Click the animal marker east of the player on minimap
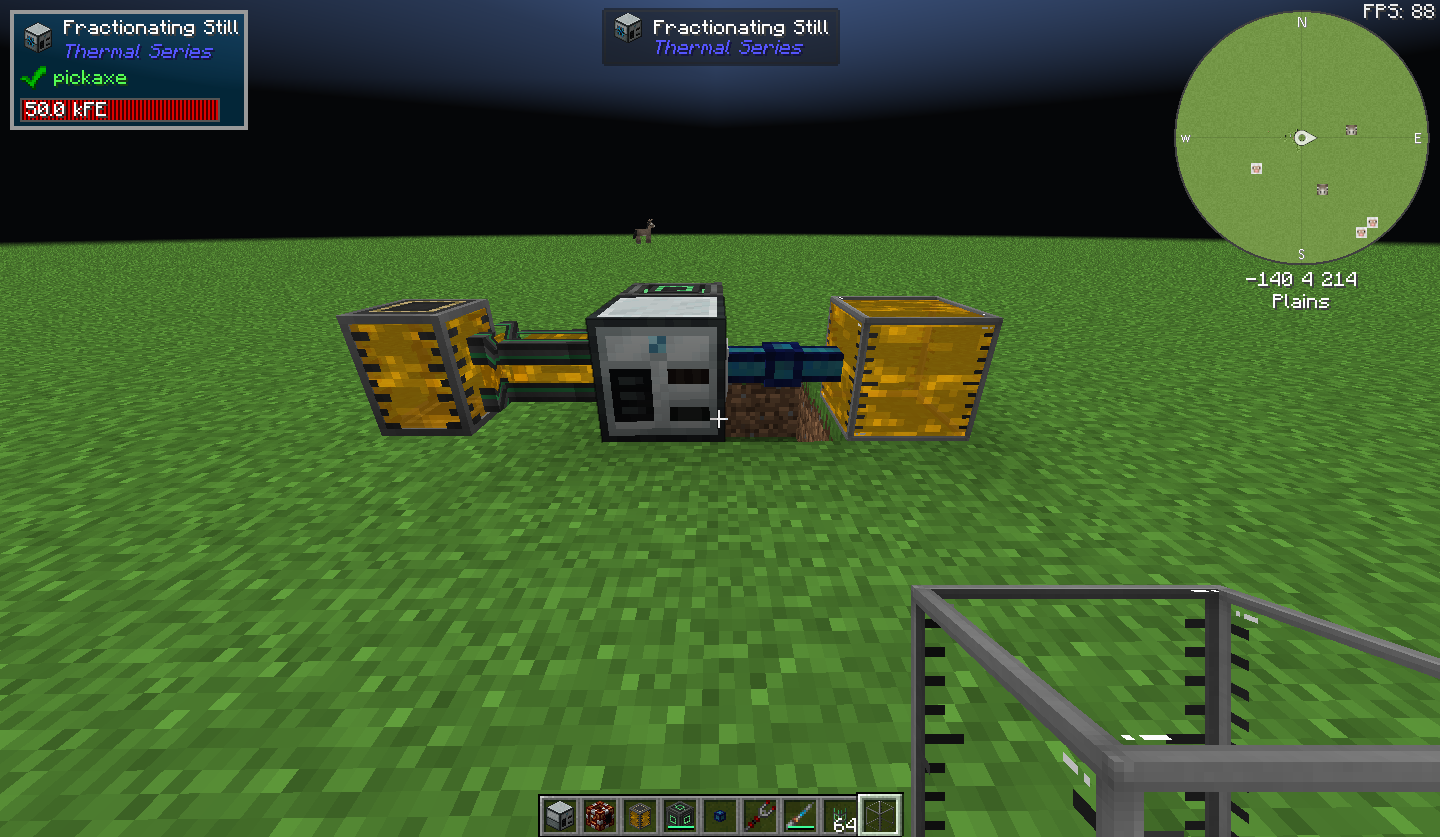 (1351, 130)
